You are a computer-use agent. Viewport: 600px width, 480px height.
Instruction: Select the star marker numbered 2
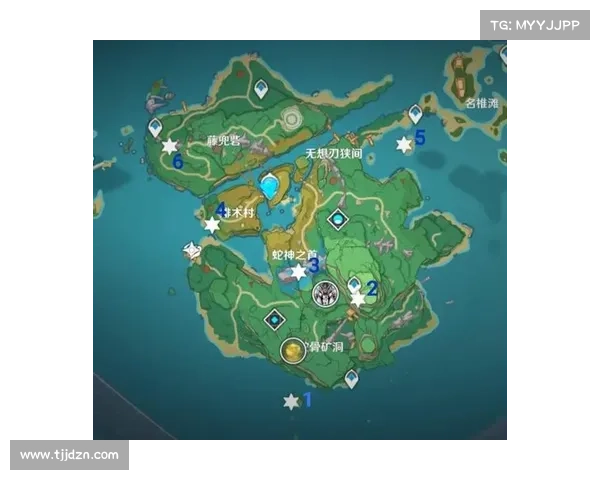[x=358, y=298]
